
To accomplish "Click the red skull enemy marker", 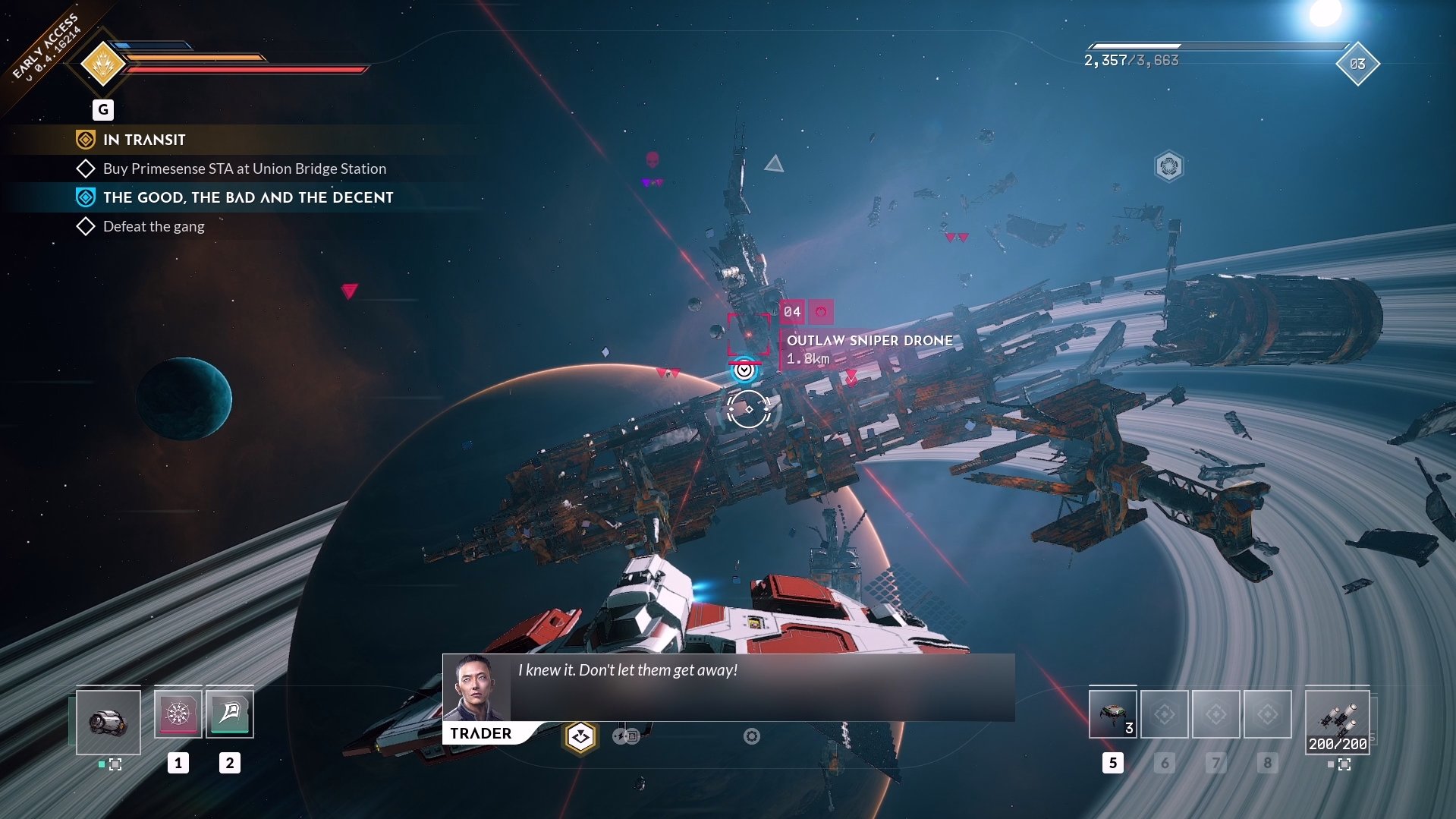I will point(653,159).
